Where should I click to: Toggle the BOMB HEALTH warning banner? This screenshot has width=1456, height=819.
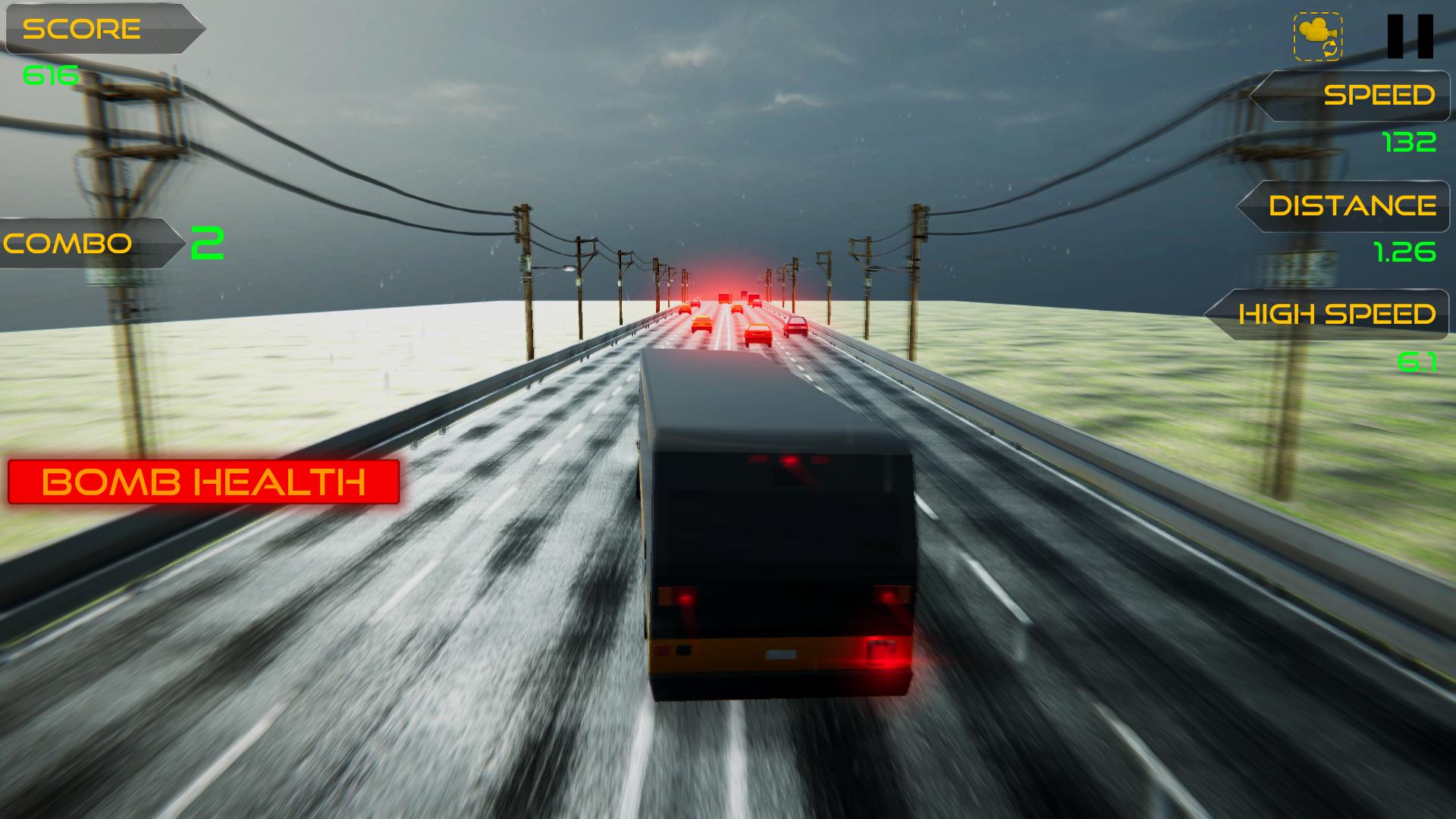point(205,481)
